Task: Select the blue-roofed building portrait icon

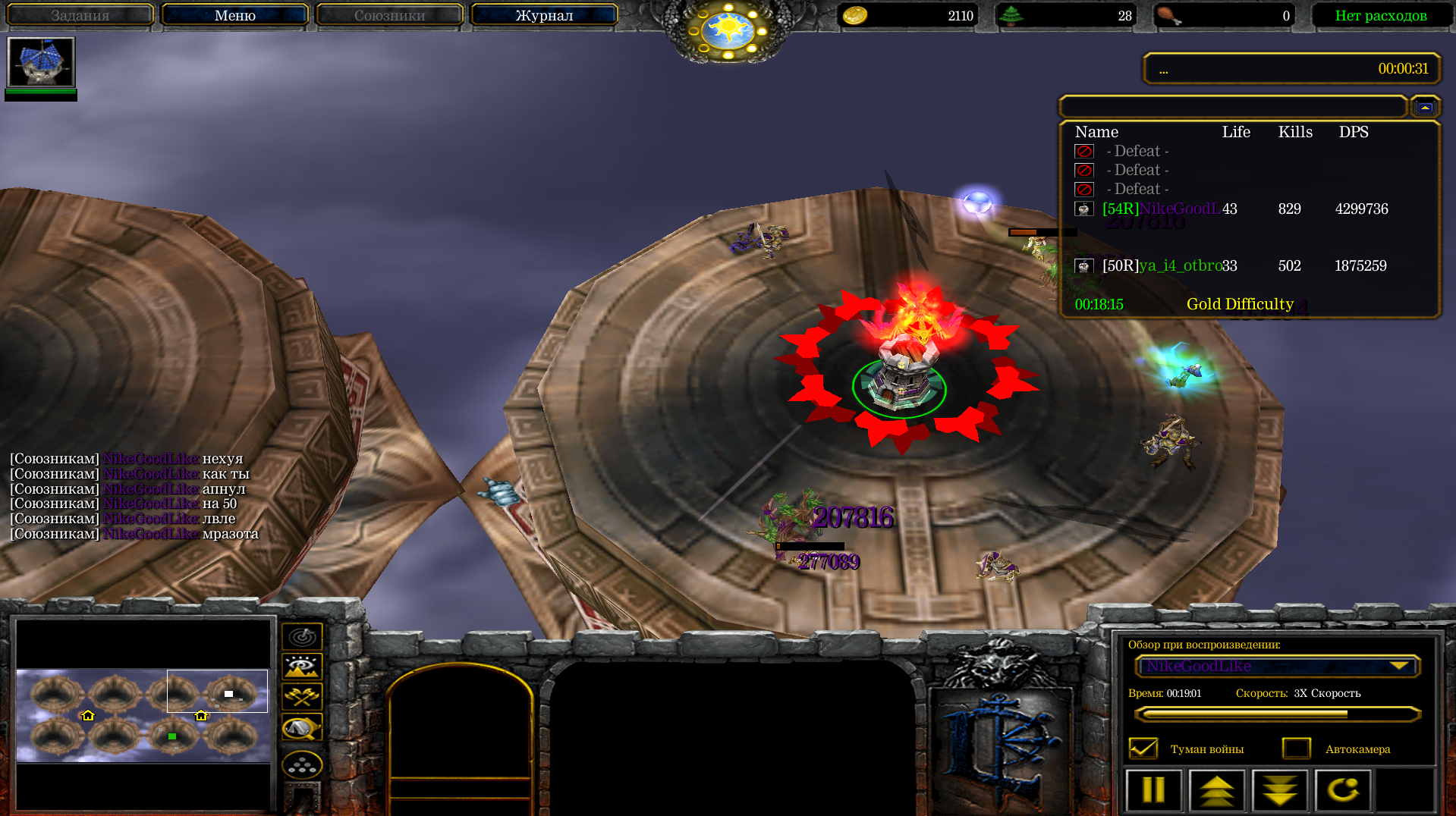Action: point(41,62)
